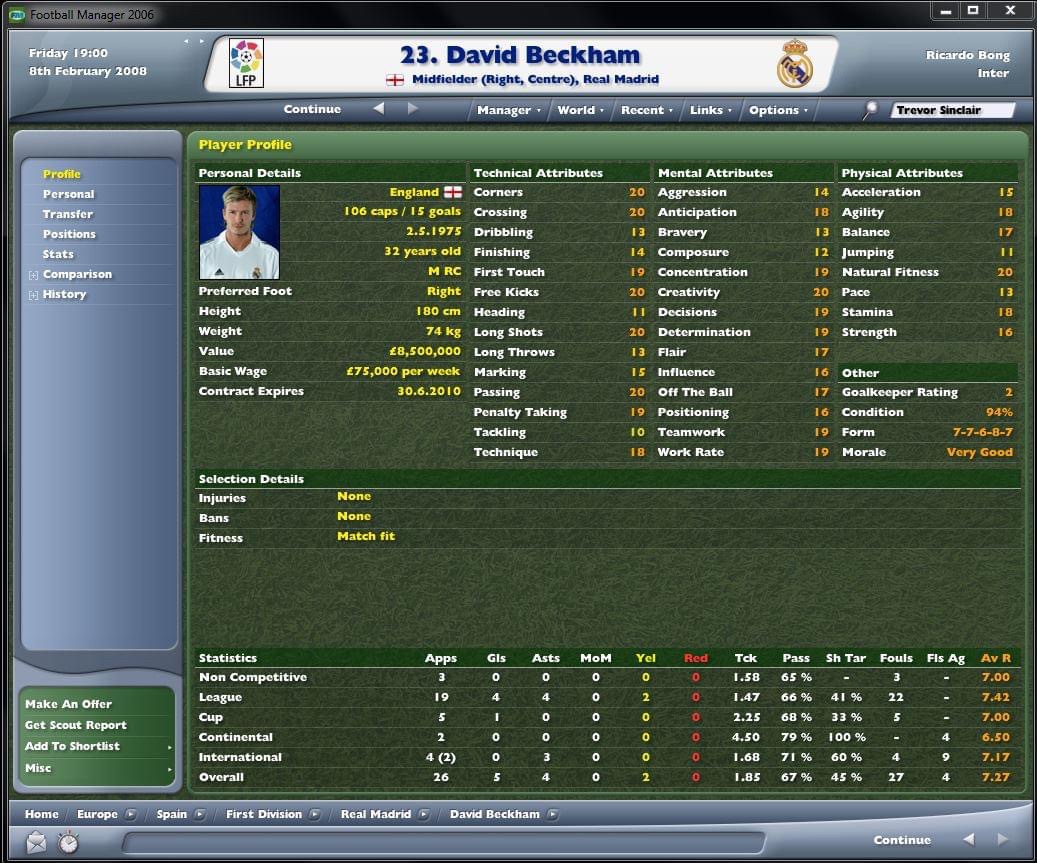Open the Misc actions menu
This screenshot has height=863, width=1037.
click(38, 768)
